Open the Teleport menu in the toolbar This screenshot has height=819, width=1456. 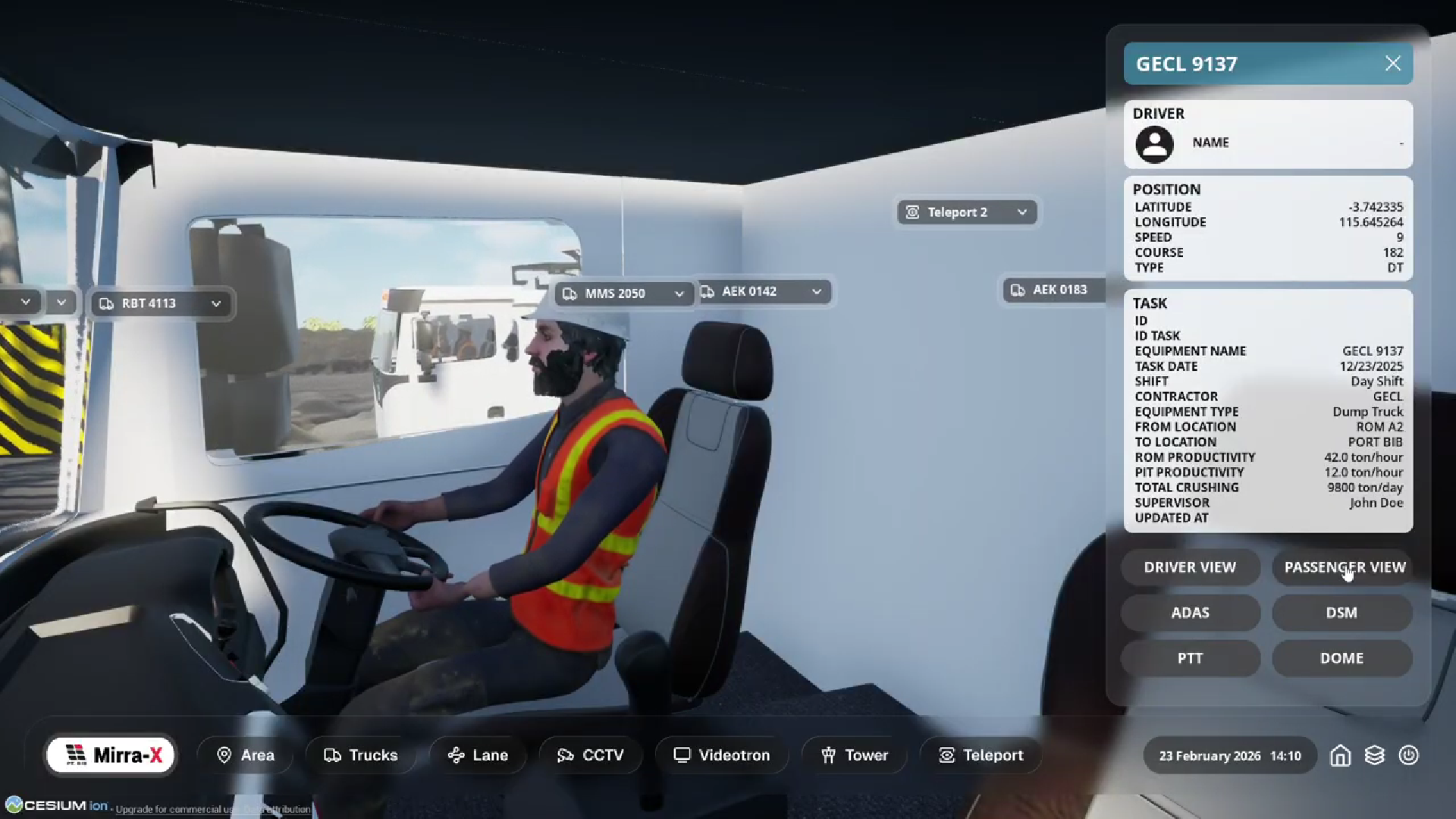click(981, 755)
